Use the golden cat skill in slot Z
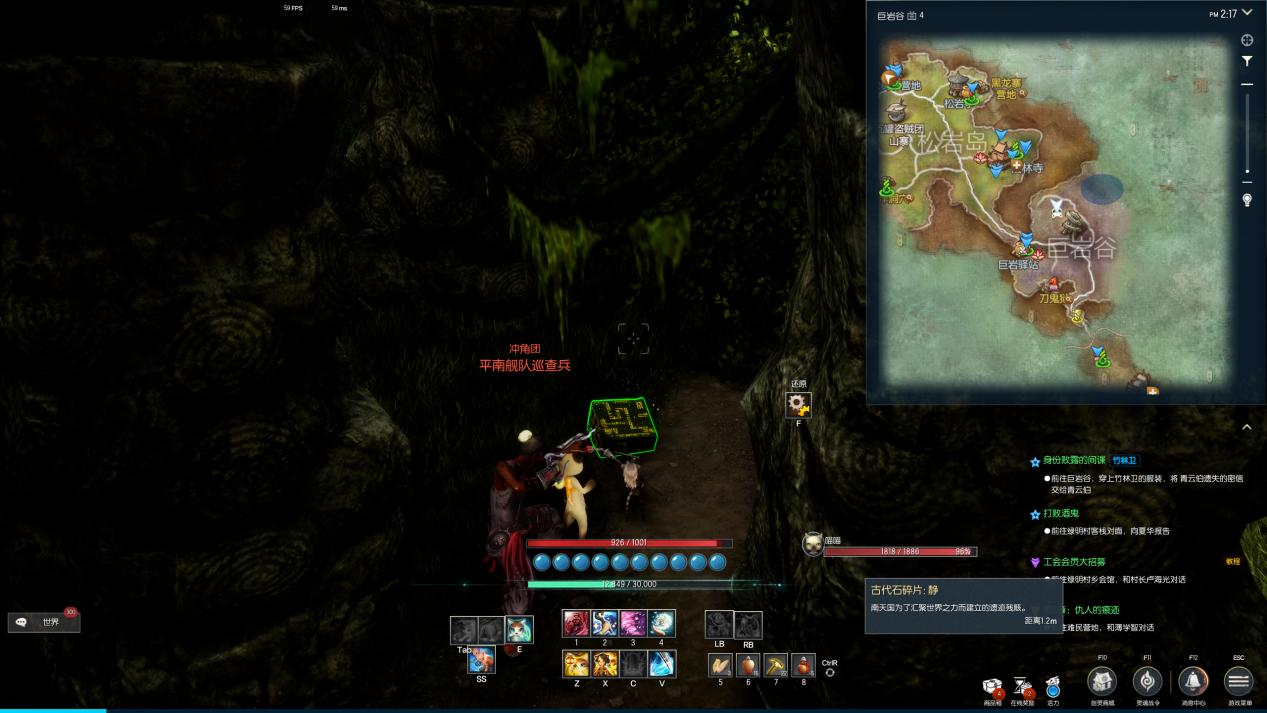This screenshot has height=713, width=1267. (576, 663)
